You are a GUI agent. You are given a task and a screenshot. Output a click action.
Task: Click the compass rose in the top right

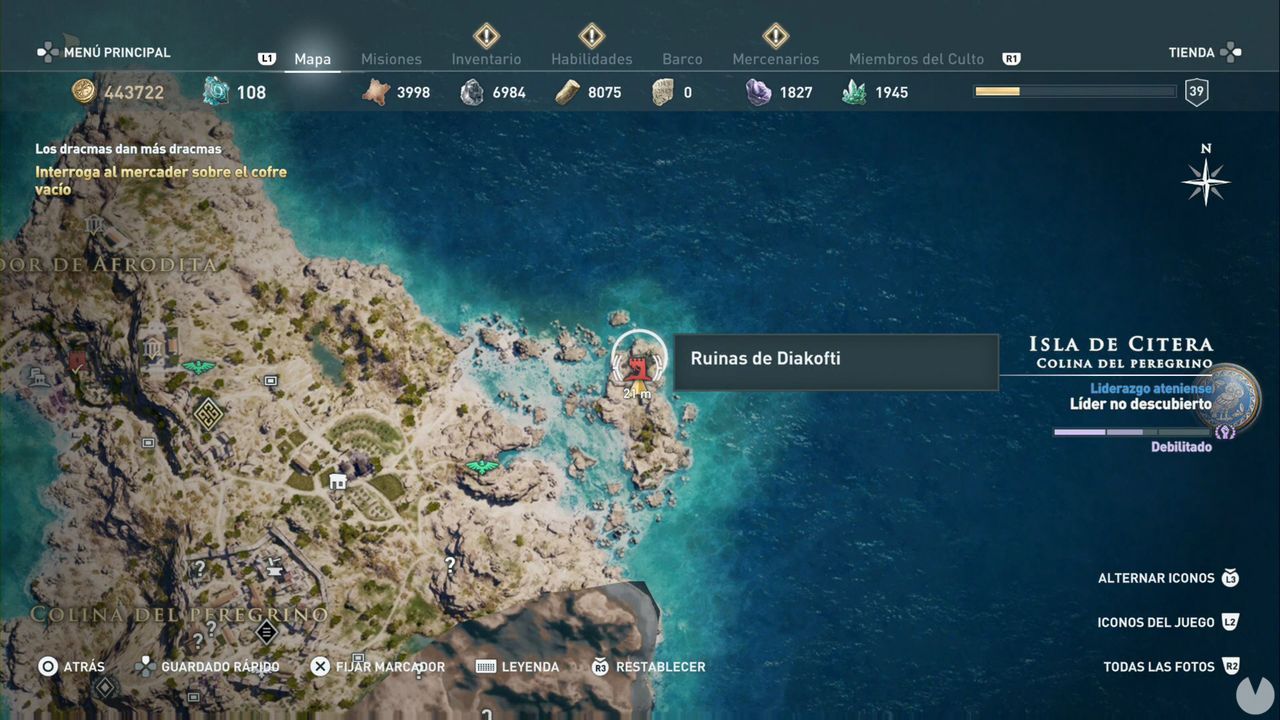tap(1206, 182)
